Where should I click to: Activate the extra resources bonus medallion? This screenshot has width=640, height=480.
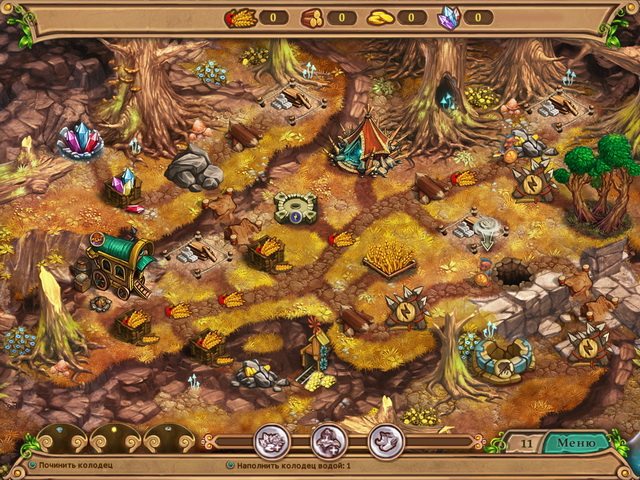pyautogui.click(x=272, y=441)
